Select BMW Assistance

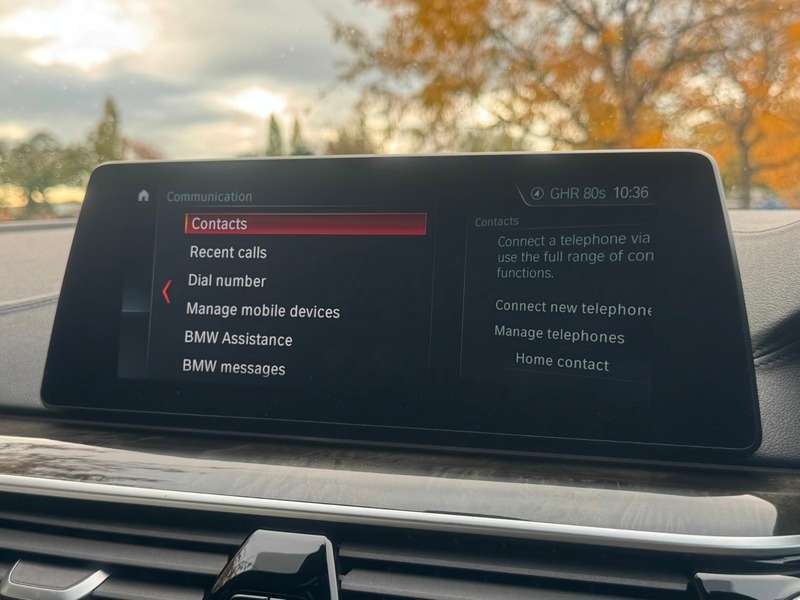pyautogui.click(x=238, y=339)
